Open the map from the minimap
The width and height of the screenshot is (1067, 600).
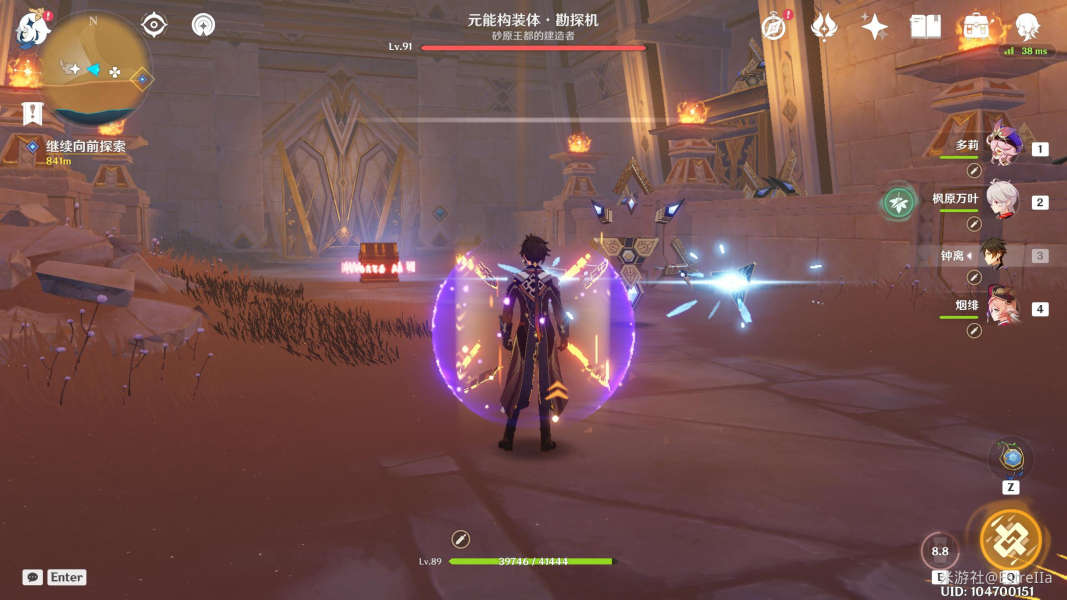(x=96, y=67)
